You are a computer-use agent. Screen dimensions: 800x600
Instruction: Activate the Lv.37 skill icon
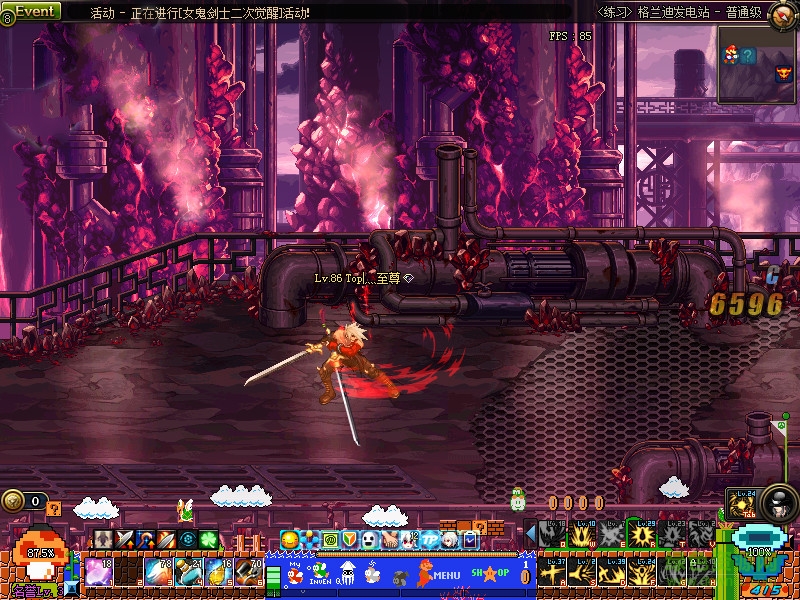[552, 573]
